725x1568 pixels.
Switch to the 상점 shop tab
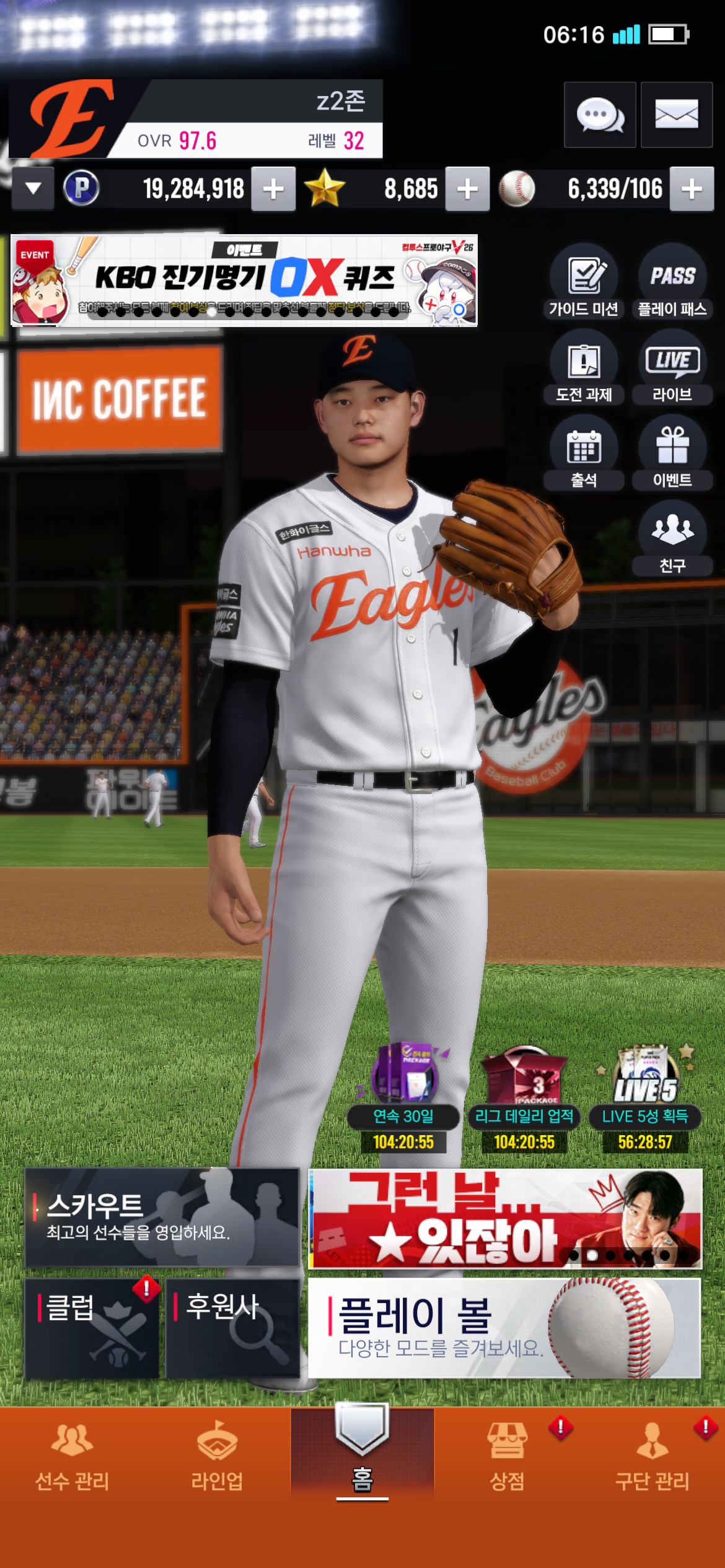pos(507,1455)
